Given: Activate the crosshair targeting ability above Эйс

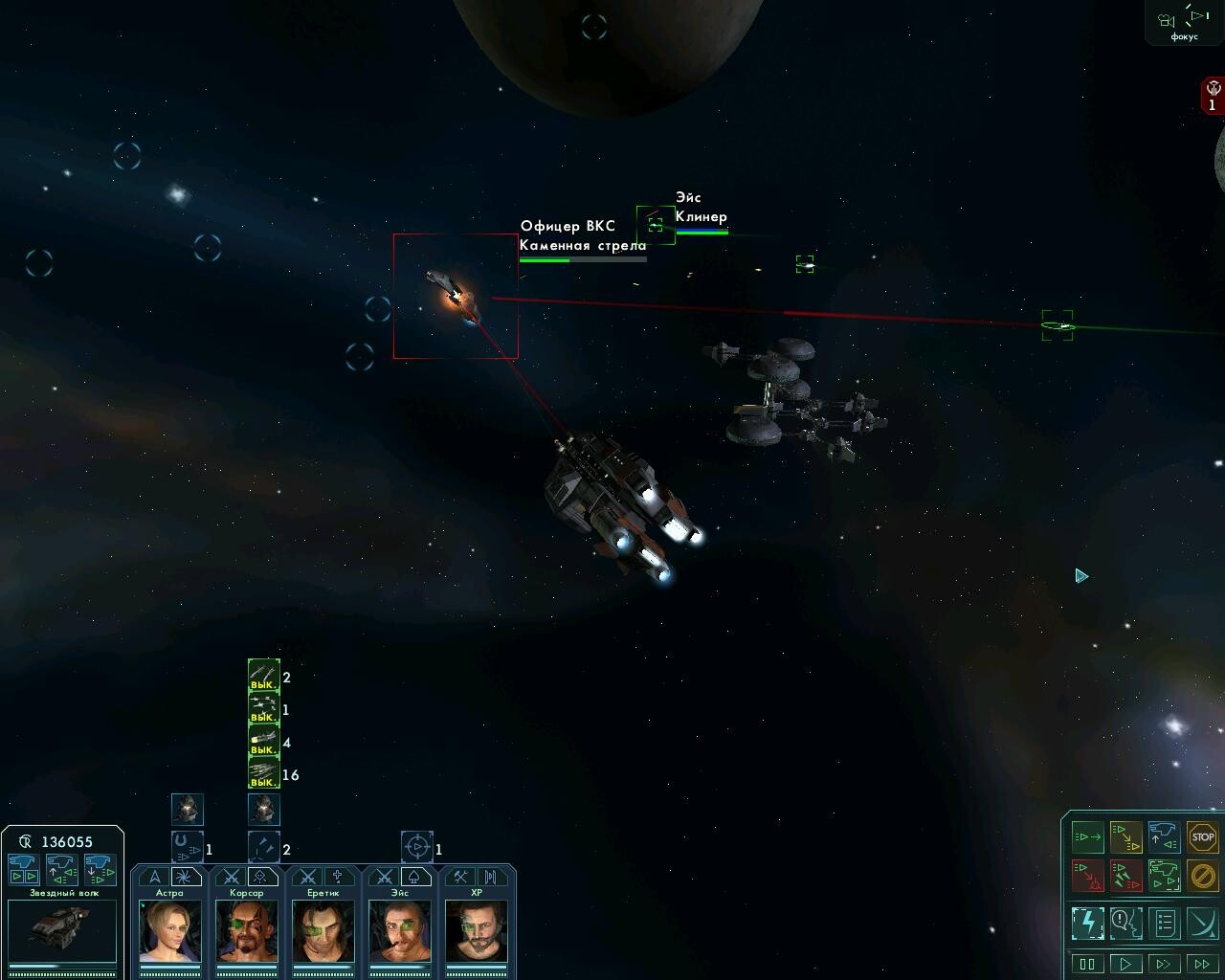Looking at the screenshot, I should tap(416, 847).
